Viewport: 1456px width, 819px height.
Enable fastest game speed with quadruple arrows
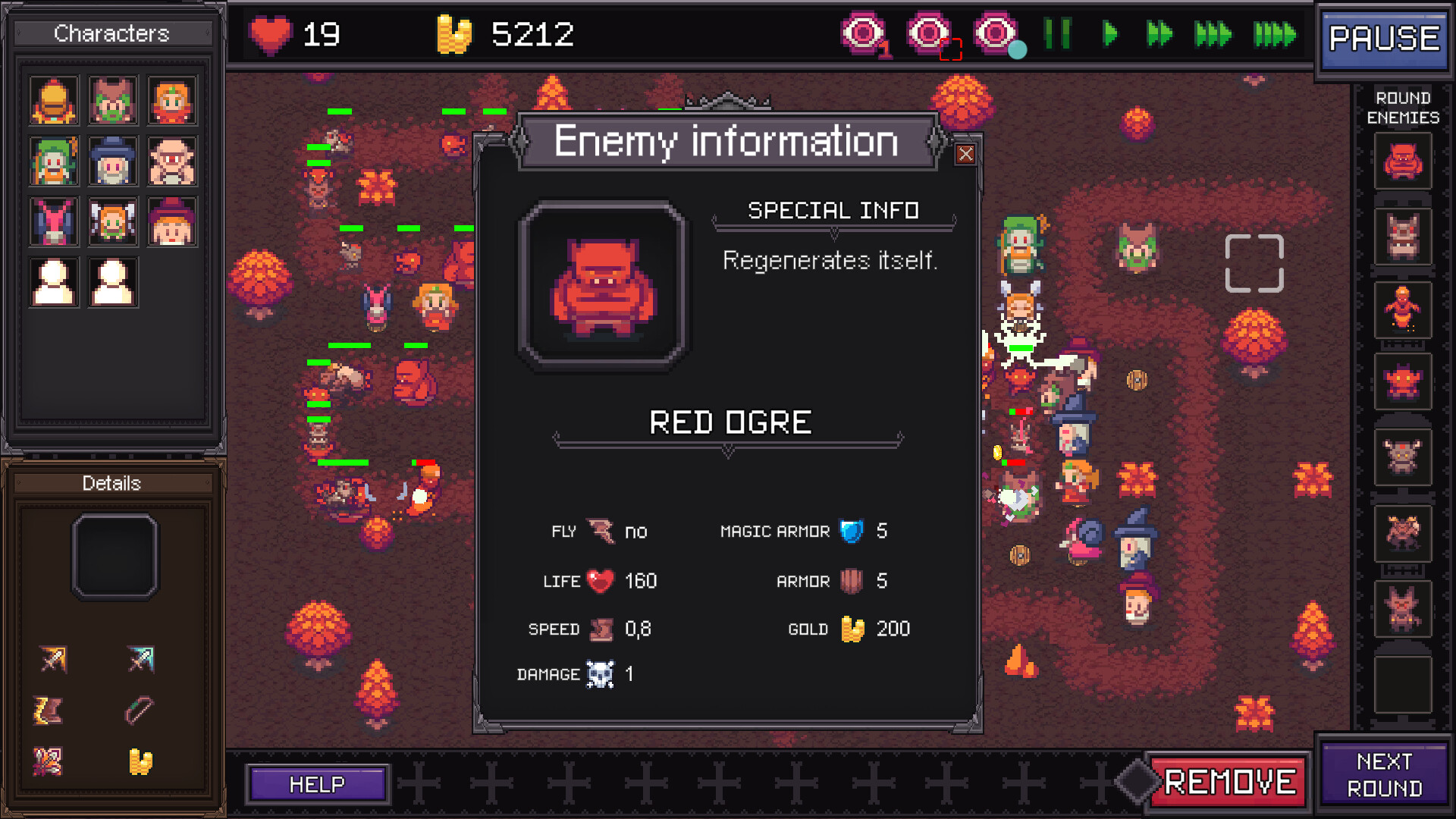[1273, 34]
